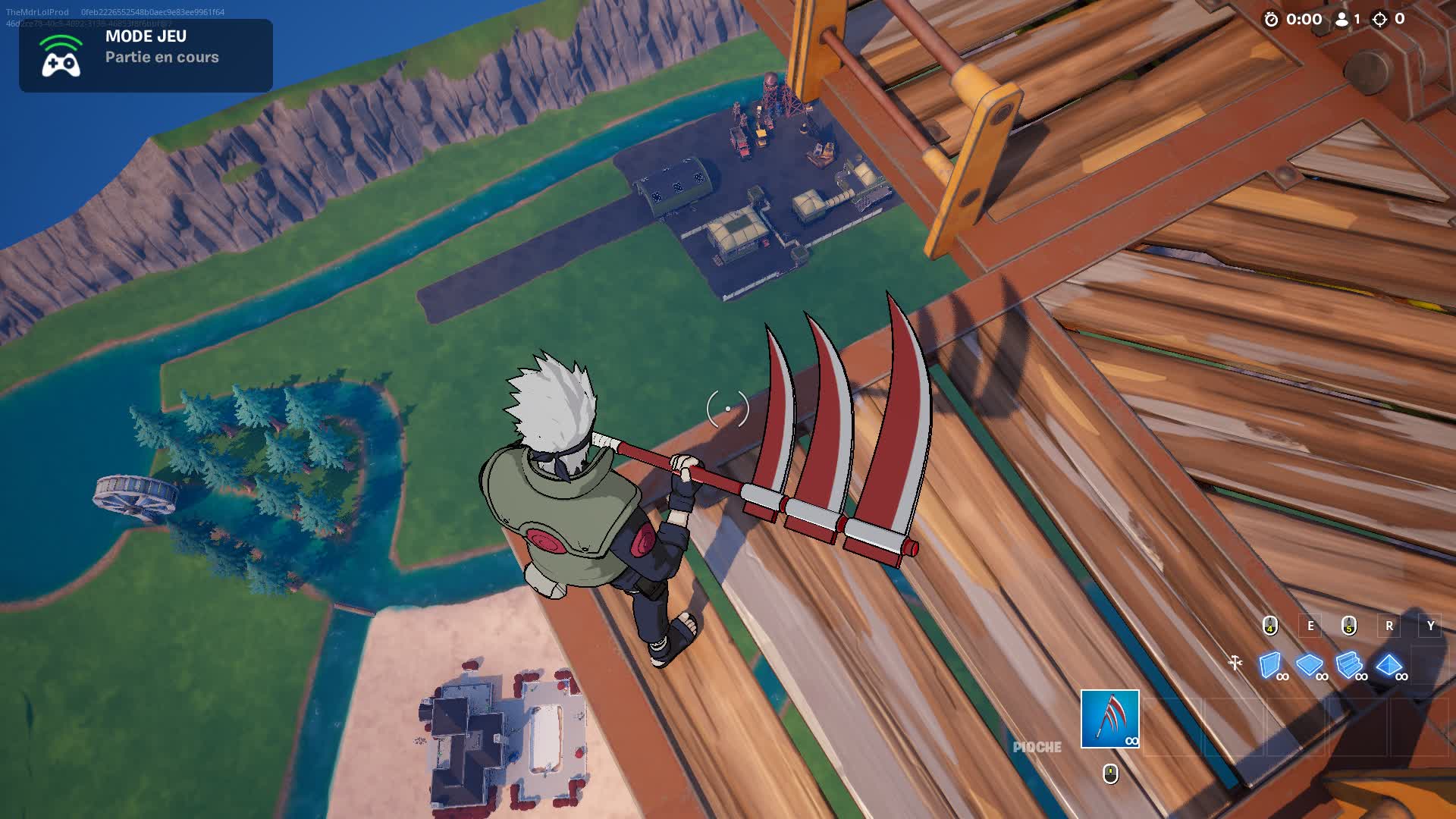Click the E keybind slot
1456x819 pixels.
tap(1310, 625)
